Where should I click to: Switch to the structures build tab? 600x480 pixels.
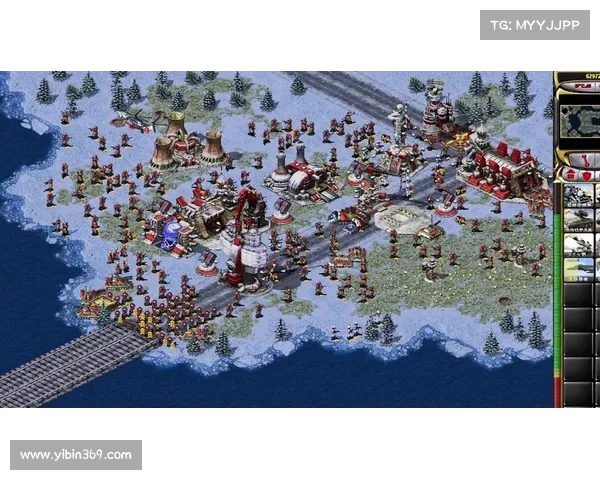click(569, 175)
